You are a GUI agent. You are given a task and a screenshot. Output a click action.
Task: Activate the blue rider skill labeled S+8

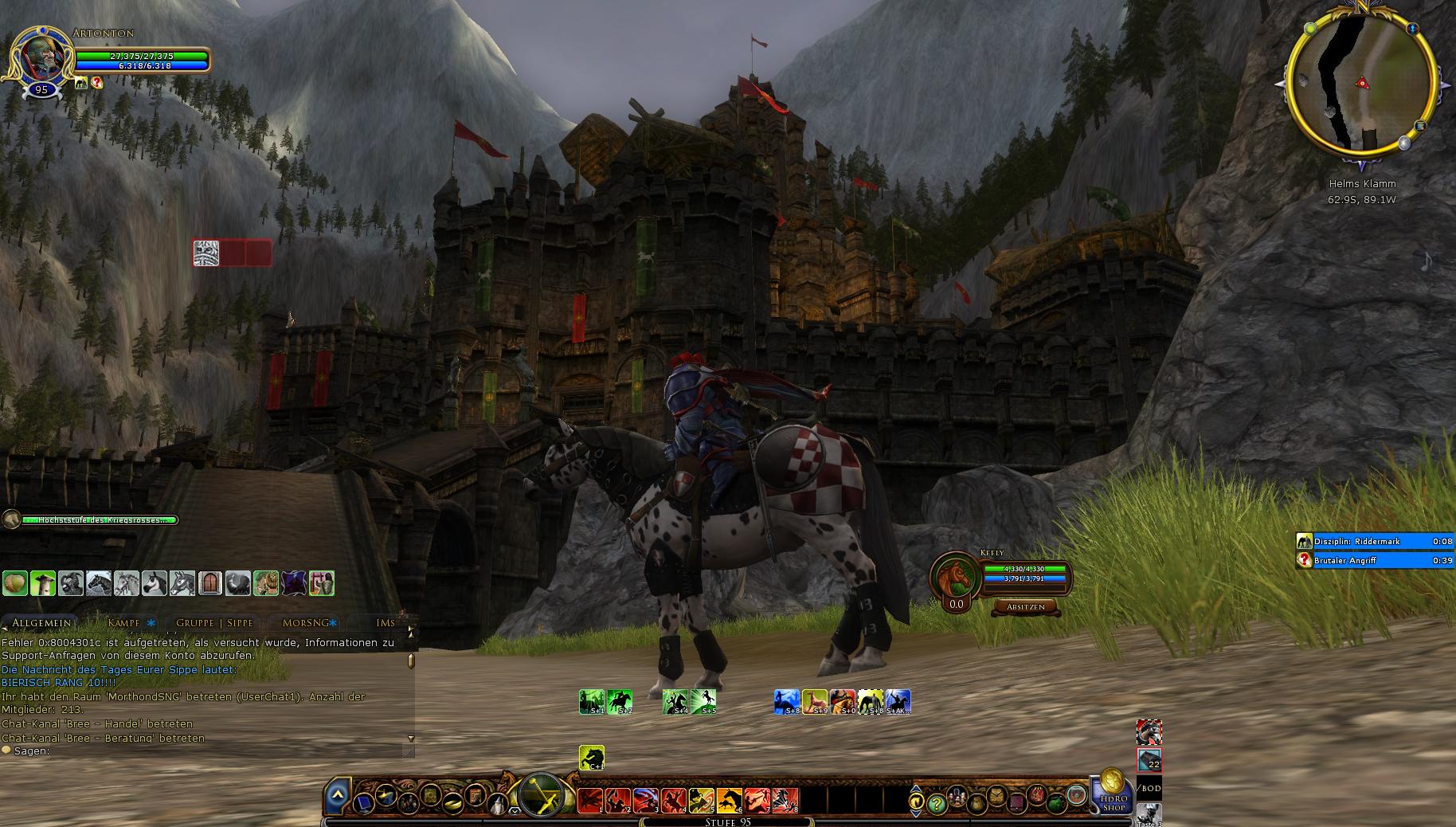[x=787, y=702]
